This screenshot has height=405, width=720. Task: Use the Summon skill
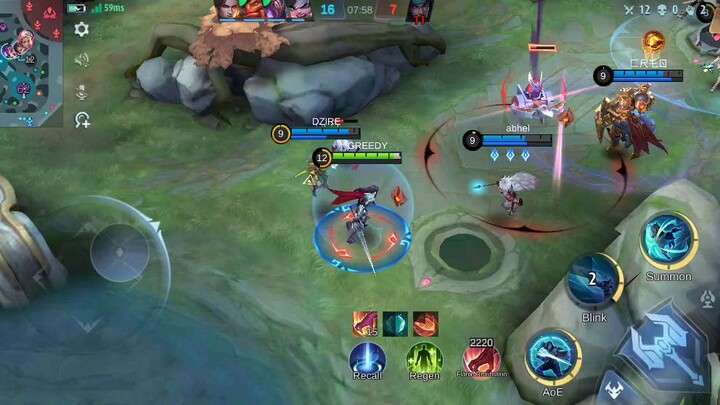coord(669,241)
